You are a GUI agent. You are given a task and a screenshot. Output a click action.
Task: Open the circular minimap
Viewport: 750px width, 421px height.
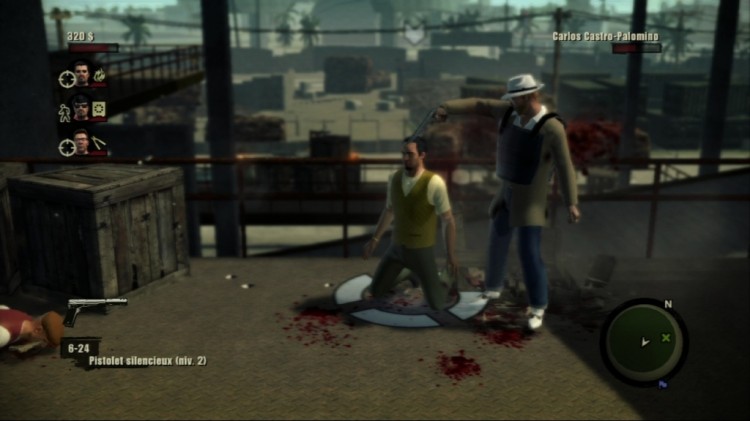(643, 342)
